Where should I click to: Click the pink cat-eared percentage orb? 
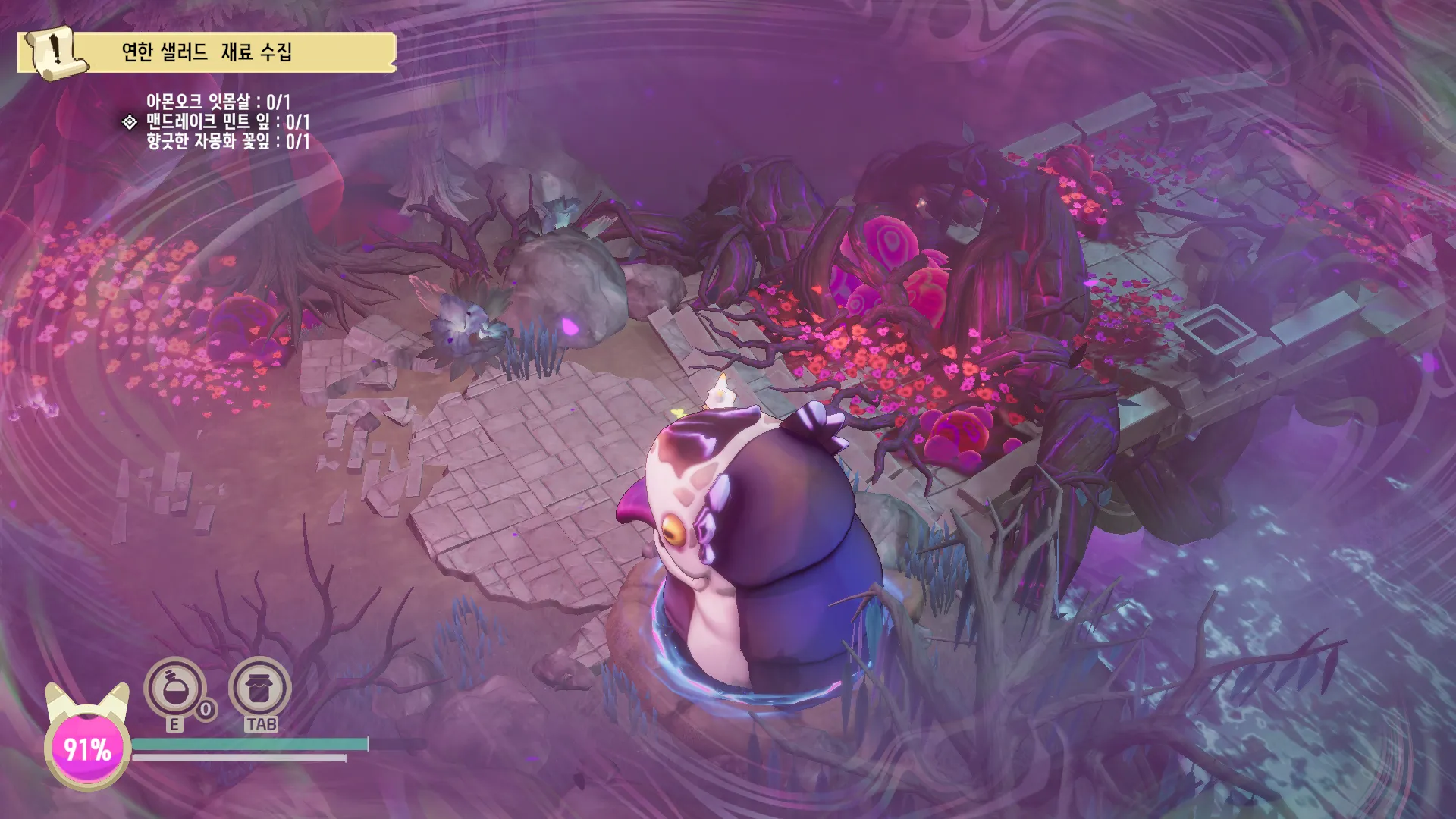pos(87,749)
